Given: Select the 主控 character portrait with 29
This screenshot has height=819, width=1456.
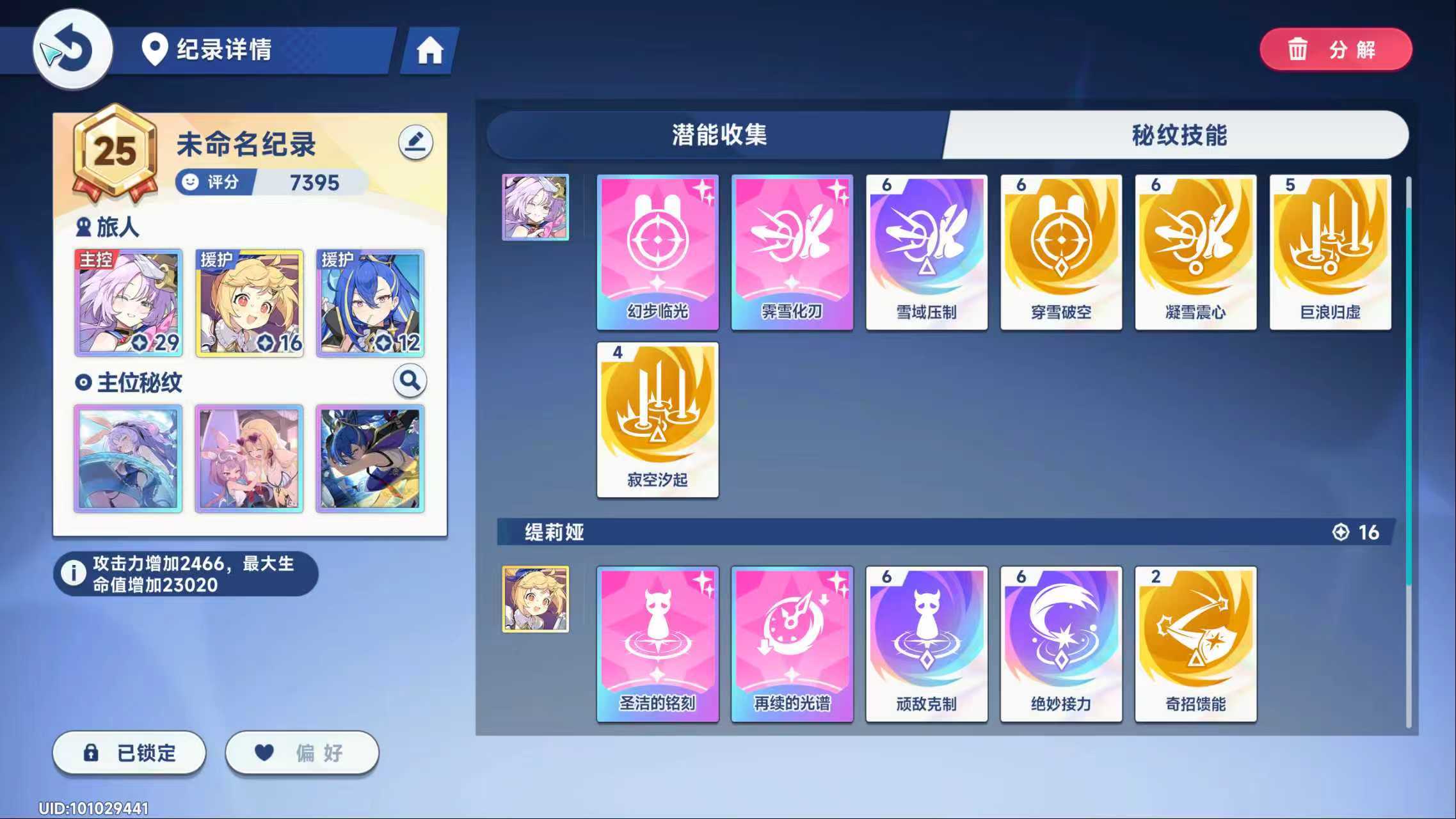Looking at the screenshot, I should coord(127,303).
